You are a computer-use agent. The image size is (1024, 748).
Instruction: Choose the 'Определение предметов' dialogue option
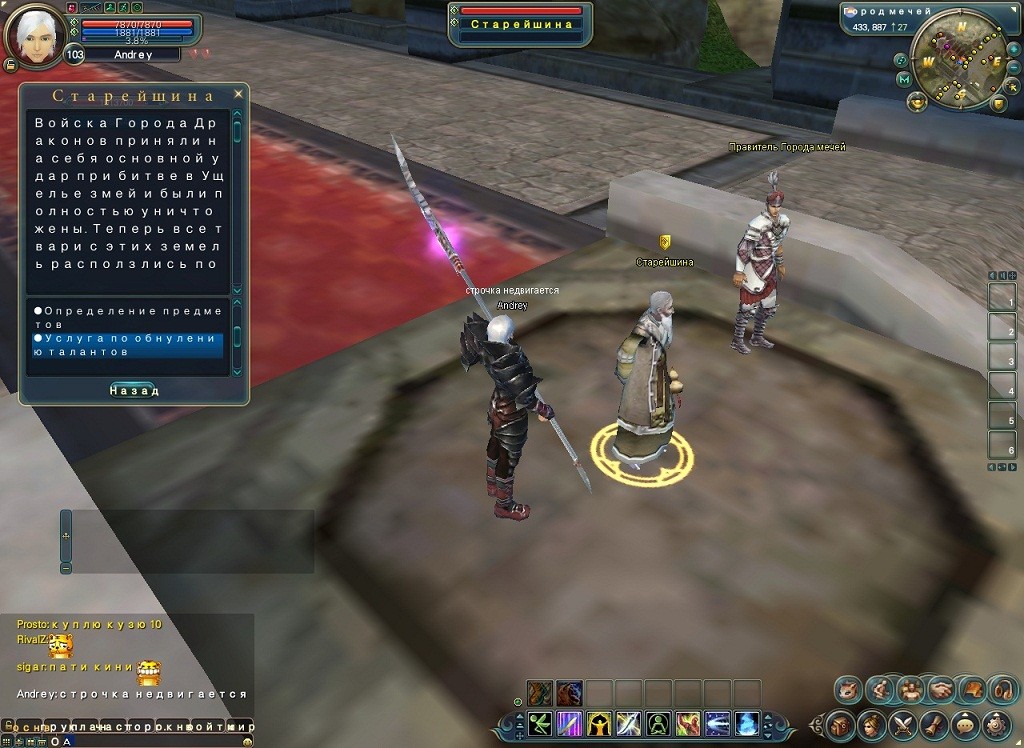[127, 317]
